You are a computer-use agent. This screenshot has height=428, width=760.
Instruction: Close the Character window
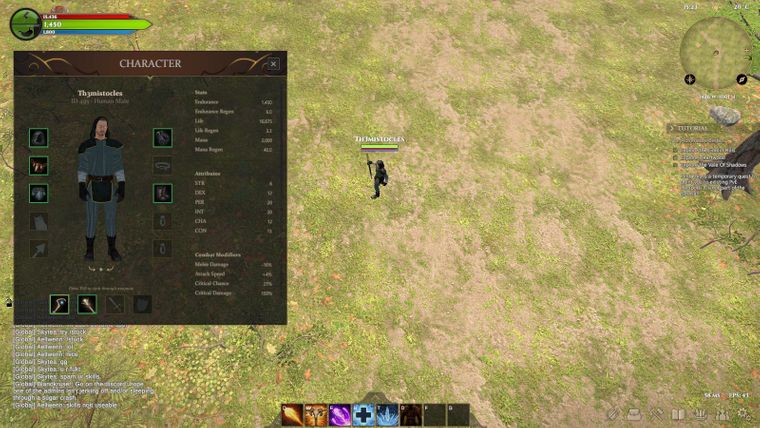pos(273,64)
